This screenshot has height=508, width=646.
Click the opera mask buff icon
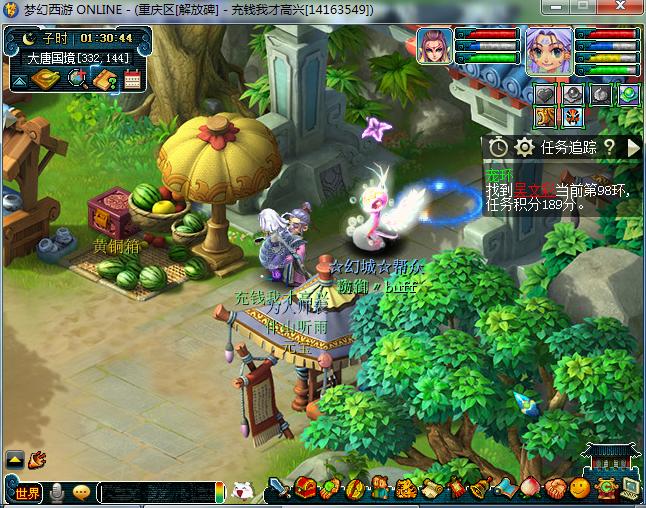pyautogui.click(x=572, y=117)
